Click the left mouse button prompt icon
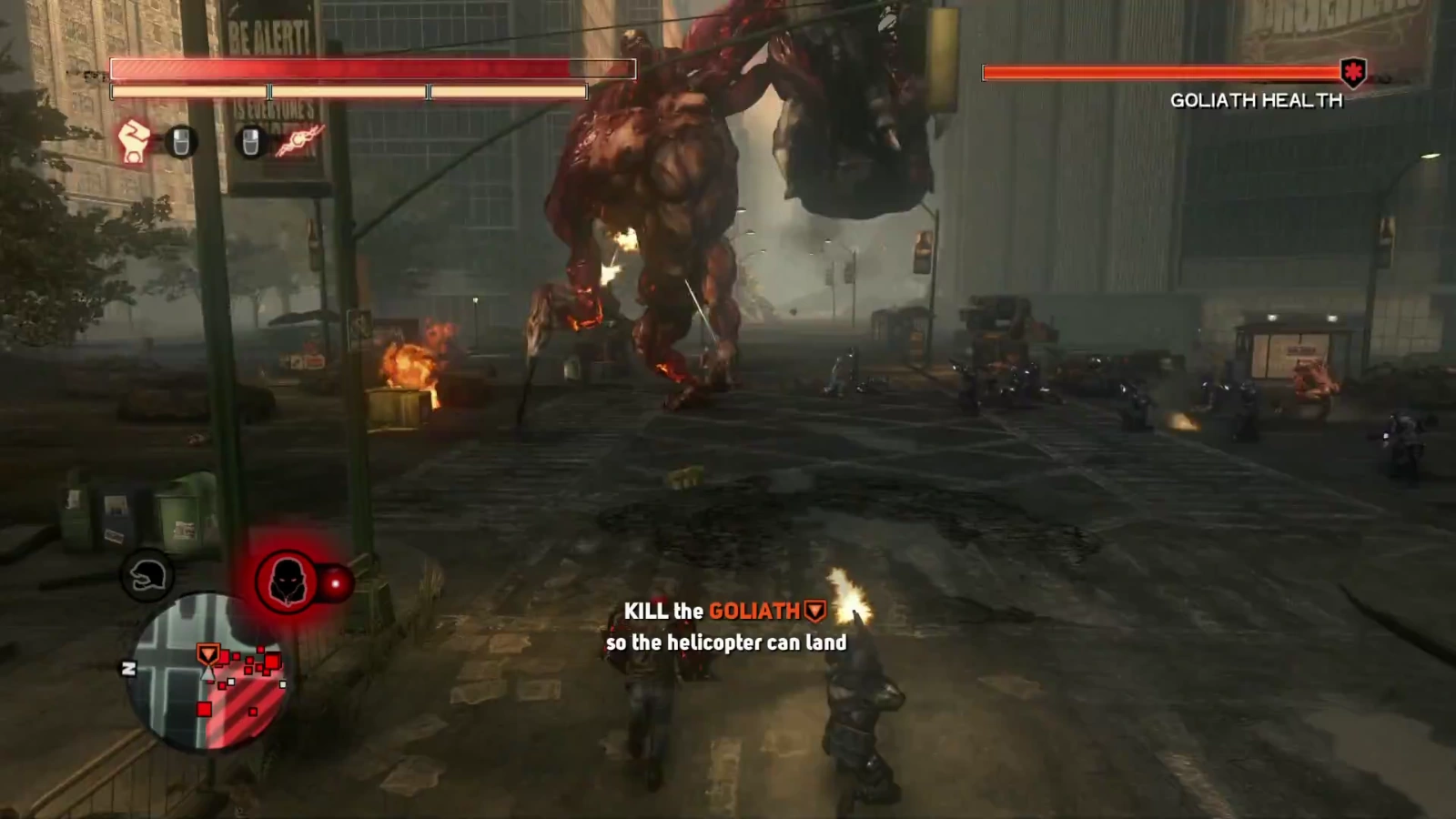Screen dimensions: 1456x819 [180, 141]
